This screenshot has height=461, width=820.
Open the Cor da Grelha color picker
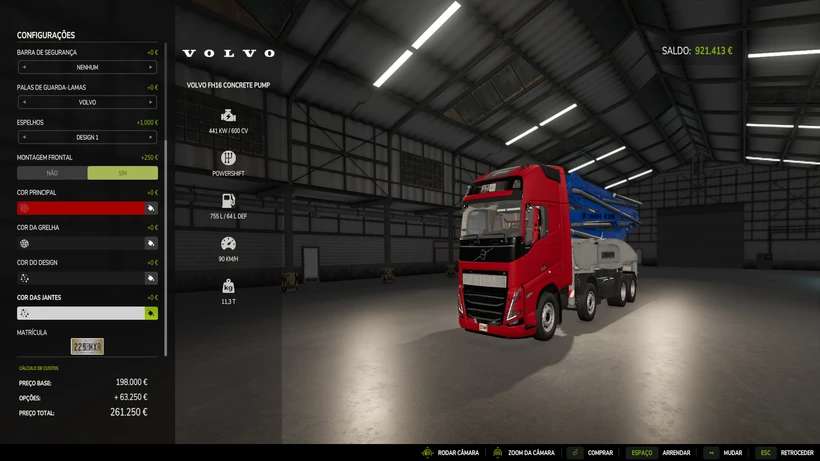pyautogui.click(x=151, y=243)
